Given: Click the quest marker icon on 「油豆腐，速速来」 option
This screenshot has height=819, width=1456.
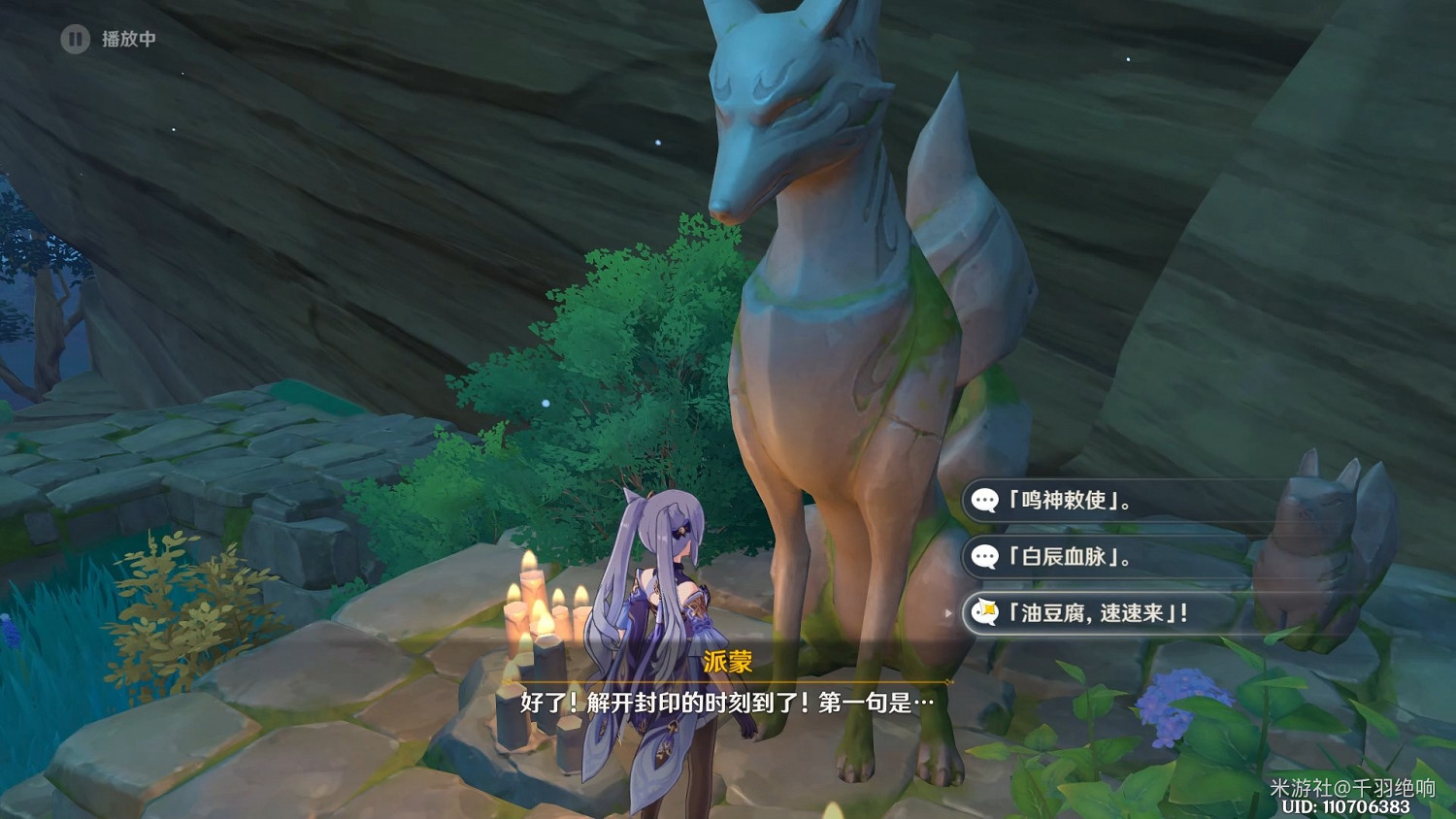Looking at the screenshot, I should click(984, 612).
